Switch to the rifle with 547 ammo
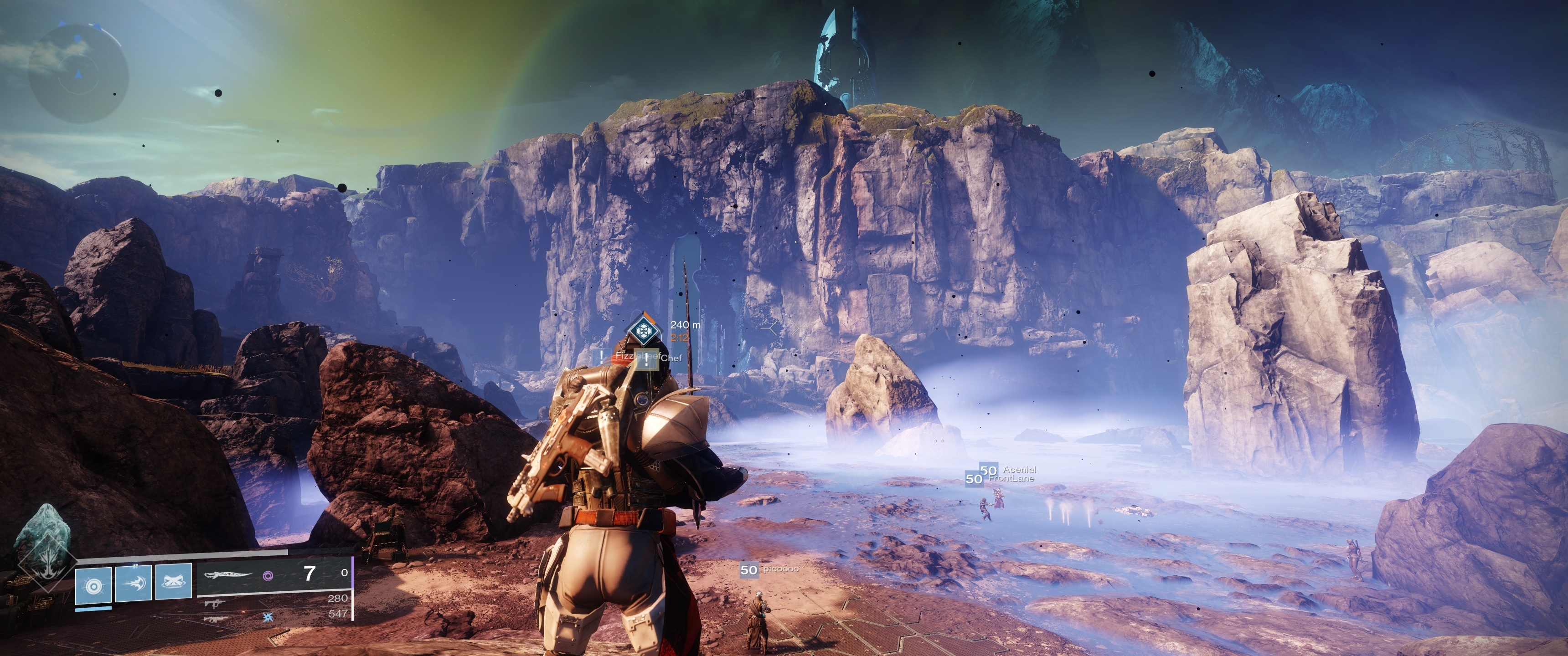Image resolution: width=1568 pixels, height=656 pixels. tap(217, 618)
